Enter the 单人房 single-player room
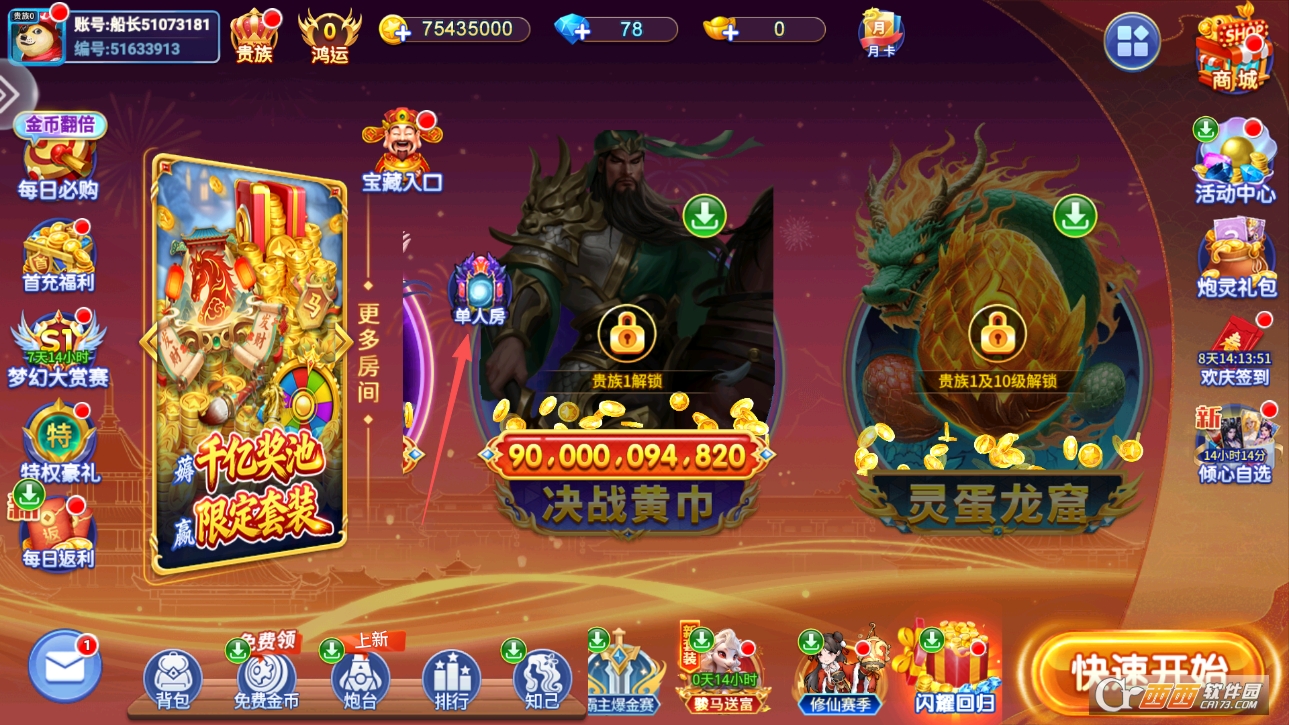The image size is (1289, 725). pos(480,290)
